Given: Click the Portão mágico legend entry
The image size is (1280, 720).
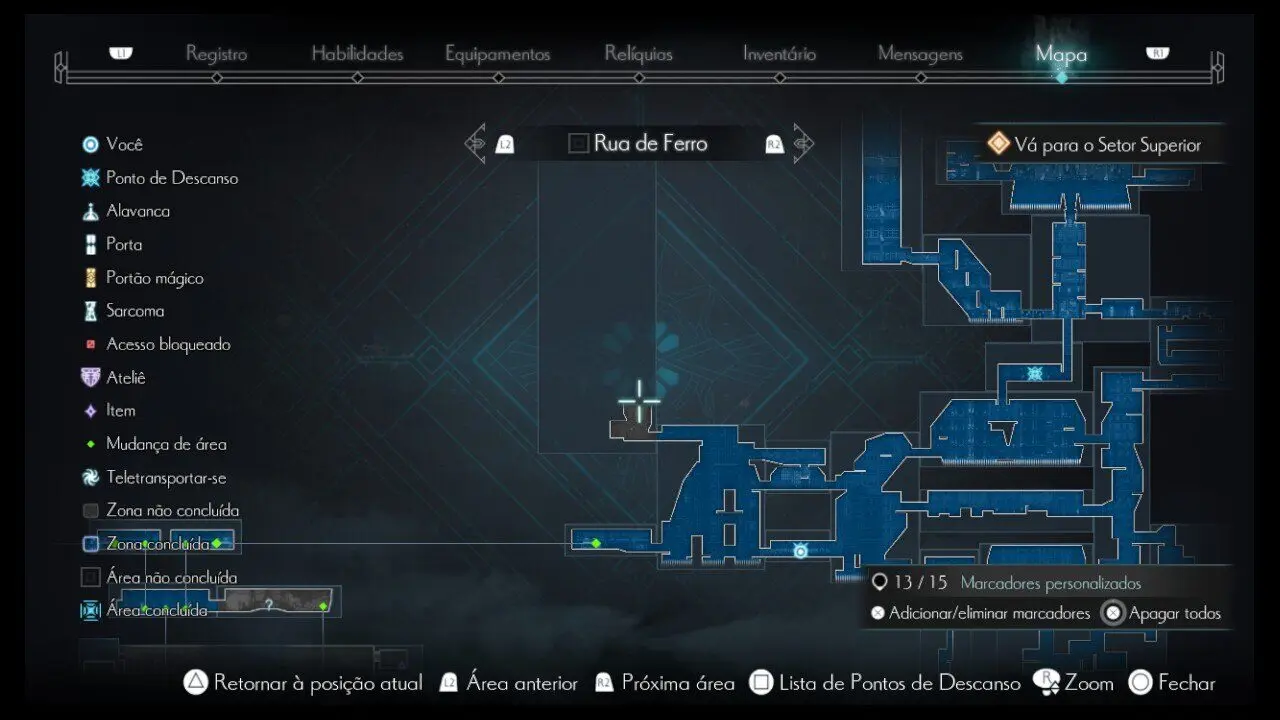Looking at the screenshot, I should [154, 278].
